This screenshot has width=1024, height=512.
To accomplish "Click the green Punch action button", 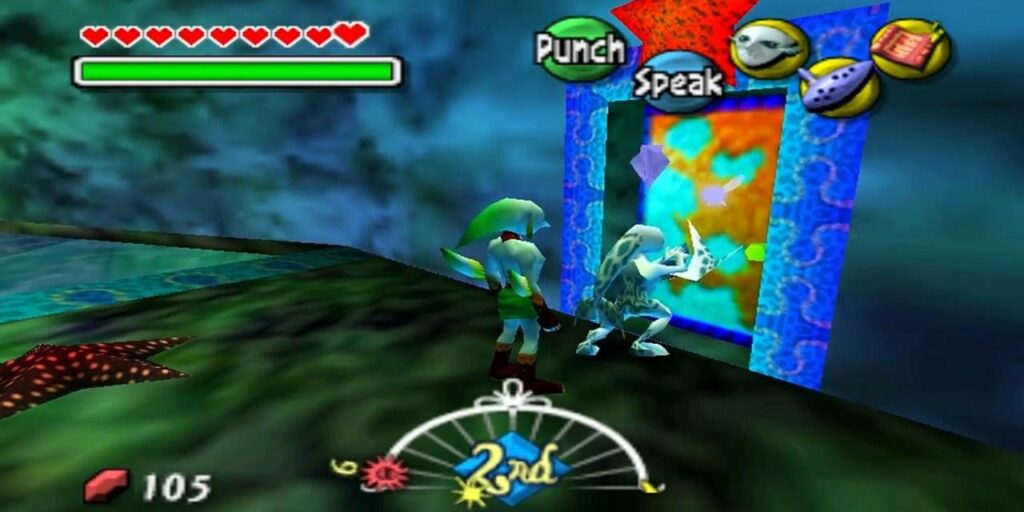I will pyautogui.click(x=580, y=48).
